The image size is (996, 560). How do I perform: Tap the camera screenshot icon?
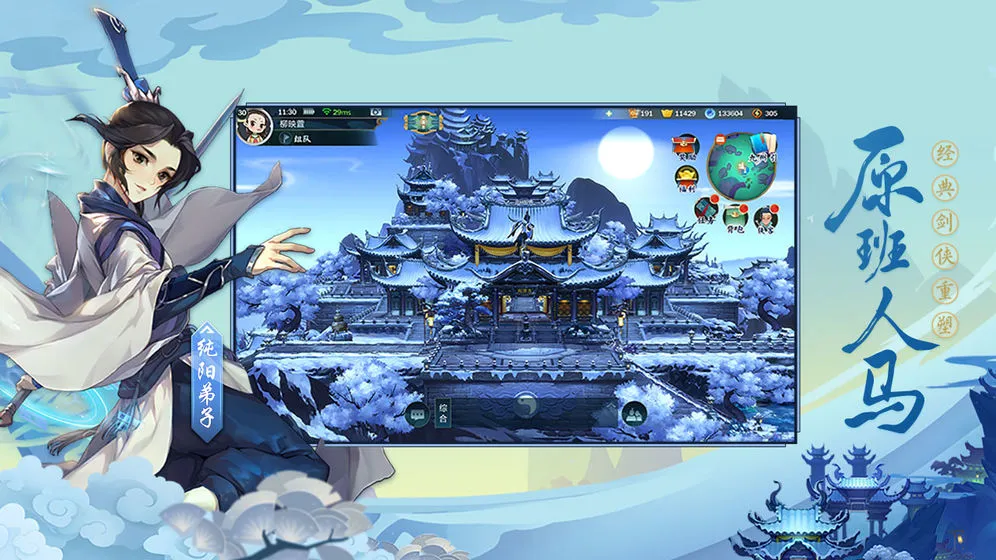(x=378, y=112)
